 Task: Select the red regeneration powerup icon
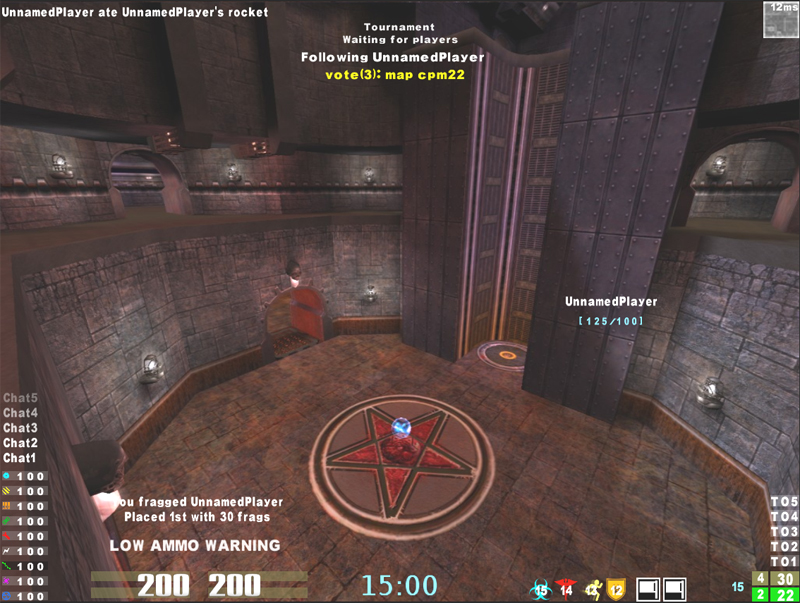568,589
